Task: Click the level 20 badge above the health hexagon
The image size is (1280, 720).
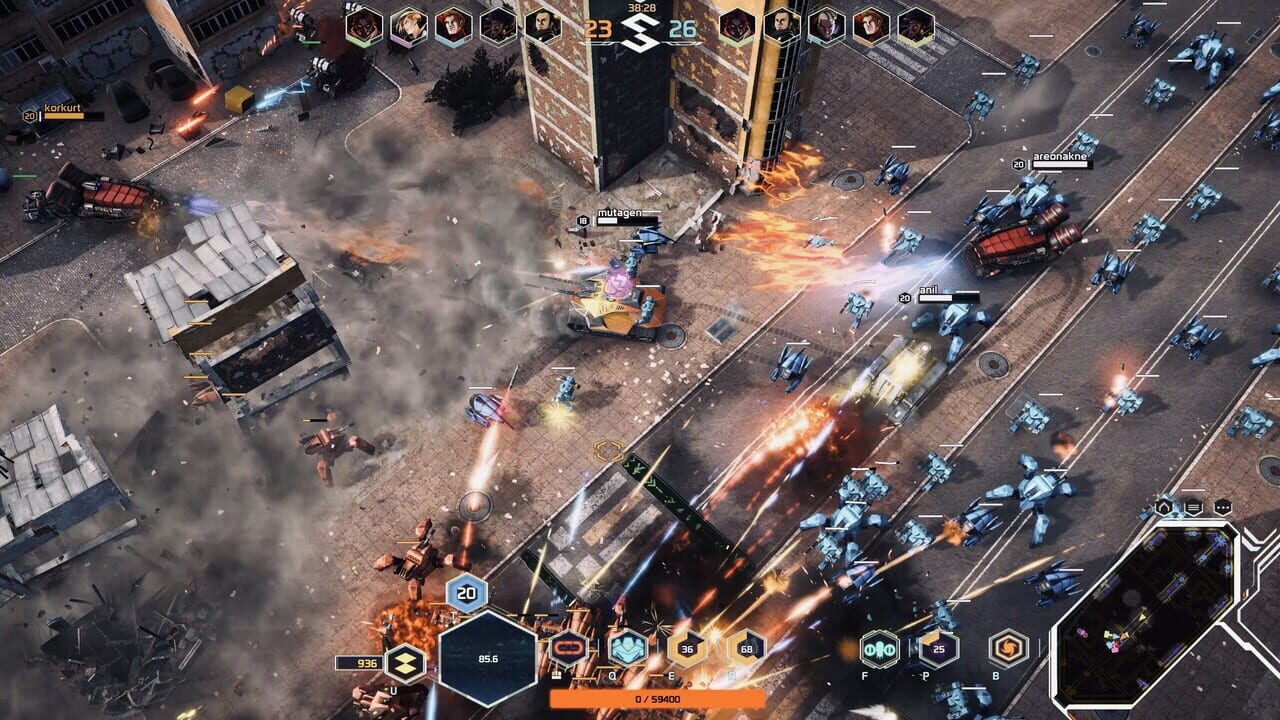Action: (465, 594)
